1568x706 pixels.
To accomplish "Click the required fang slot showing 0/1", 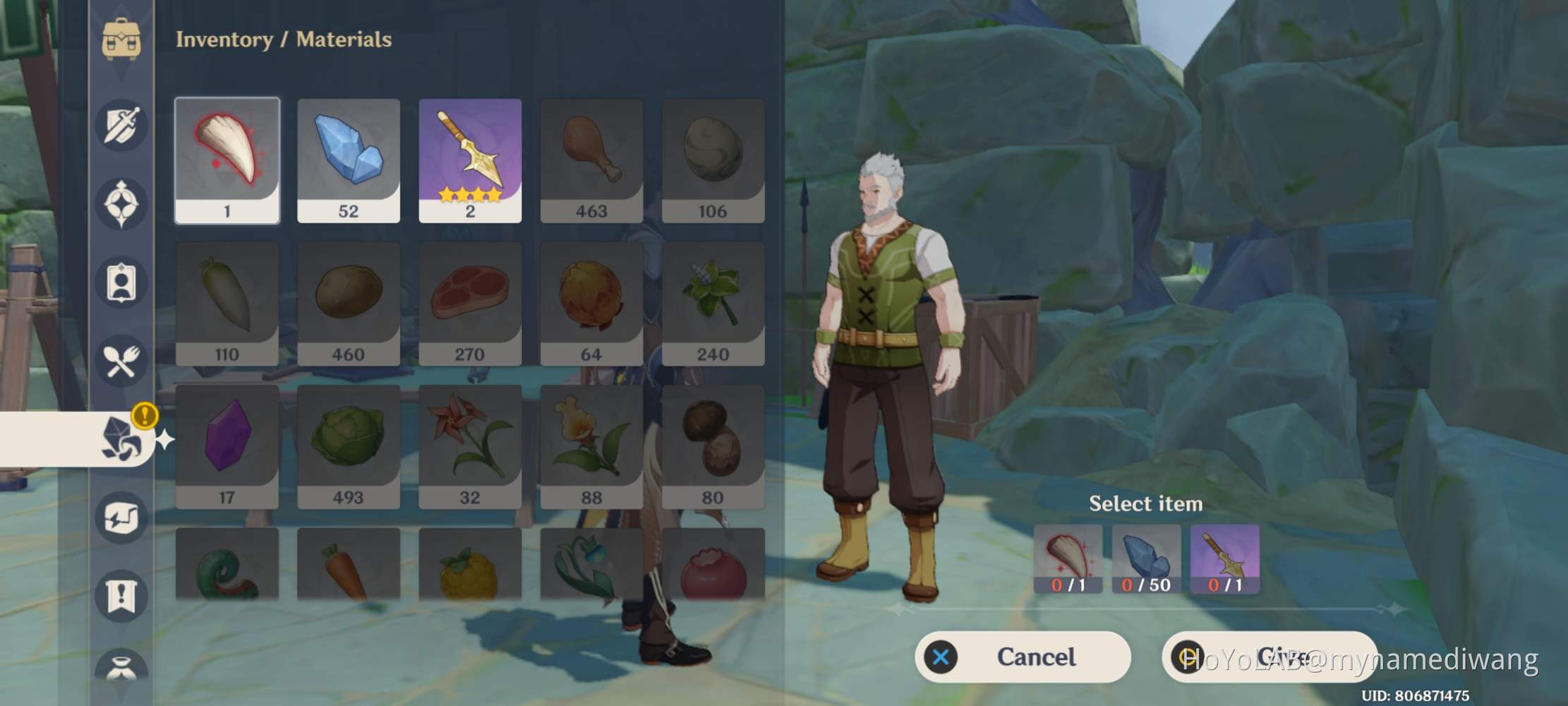I will click(1068, 558).
